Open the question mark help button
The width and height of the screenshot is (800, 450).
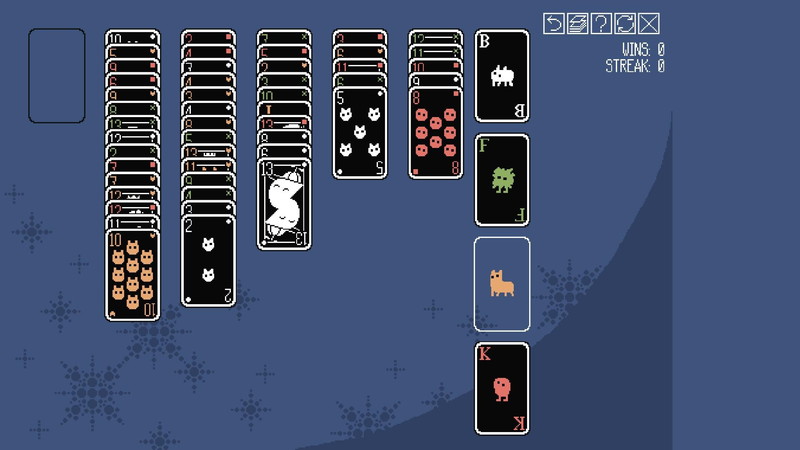(601, 24)
